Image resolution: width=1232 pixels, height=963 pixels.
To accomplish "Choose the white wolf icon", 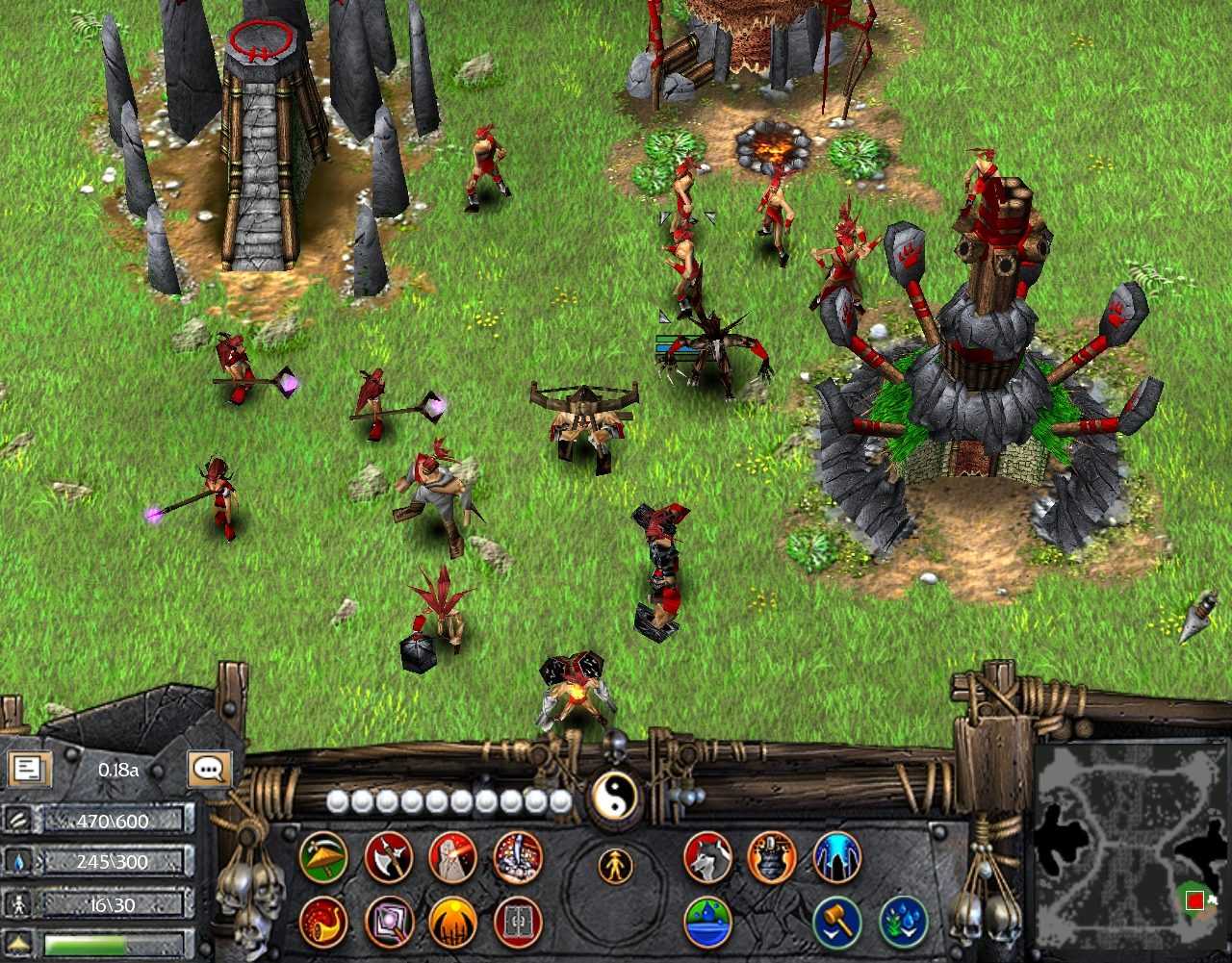I will [x=708, y=857].
